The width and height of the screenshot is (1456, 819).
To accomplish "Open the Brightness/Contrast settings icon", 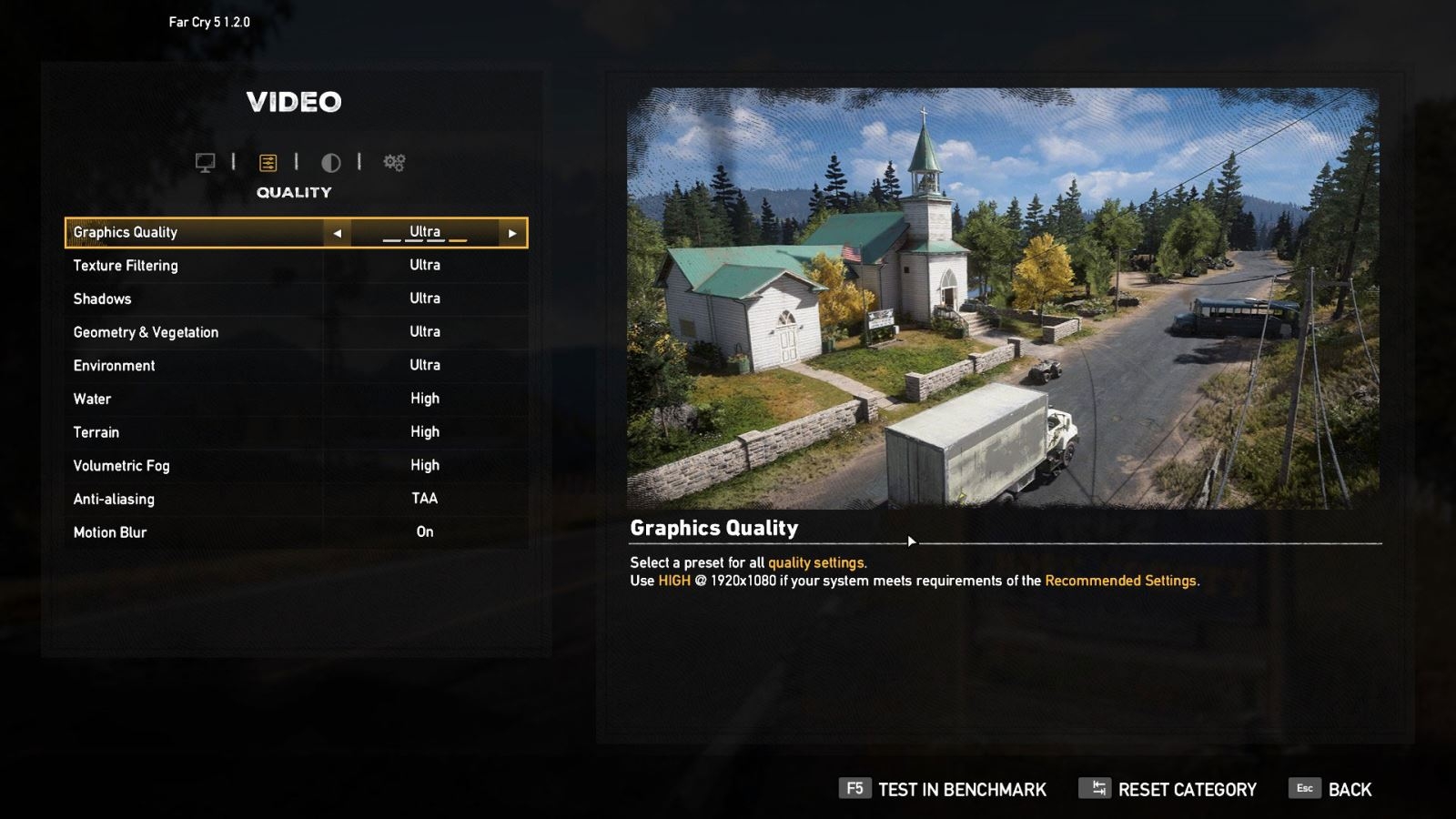I will point(332,163).
